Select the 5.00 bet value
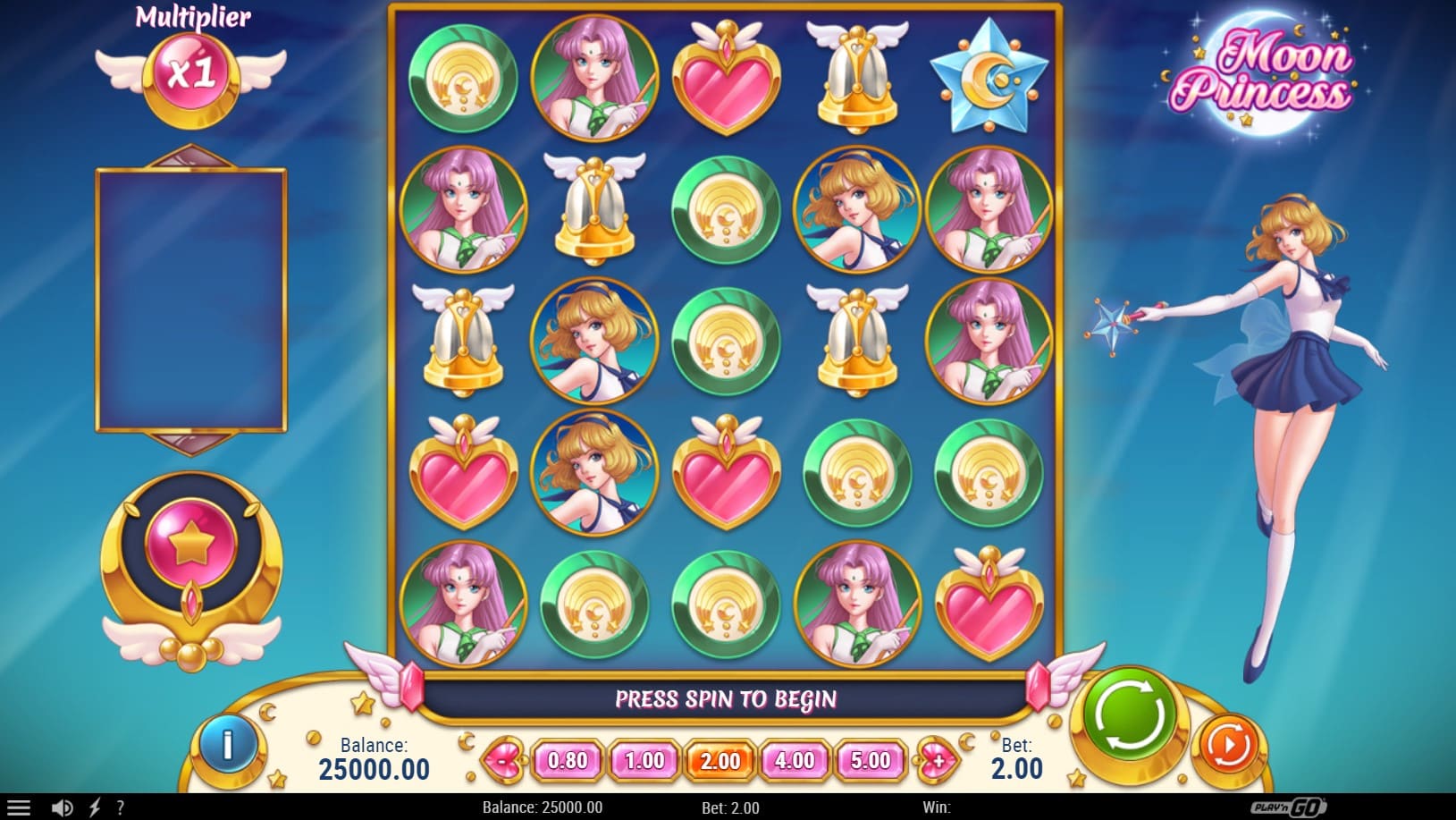Image resolution: width=1456 pixels, height=820 pixels. pos(869,762)
